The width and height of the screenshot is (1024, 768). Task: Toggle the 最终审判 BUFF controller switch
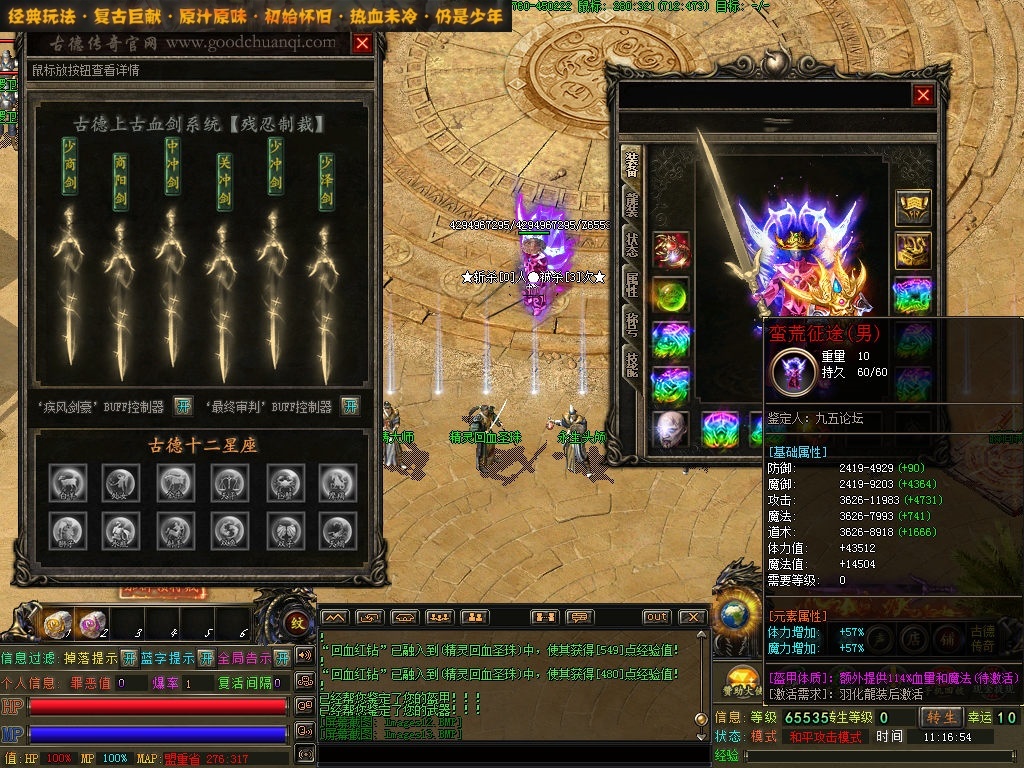[x=350, y=406]
